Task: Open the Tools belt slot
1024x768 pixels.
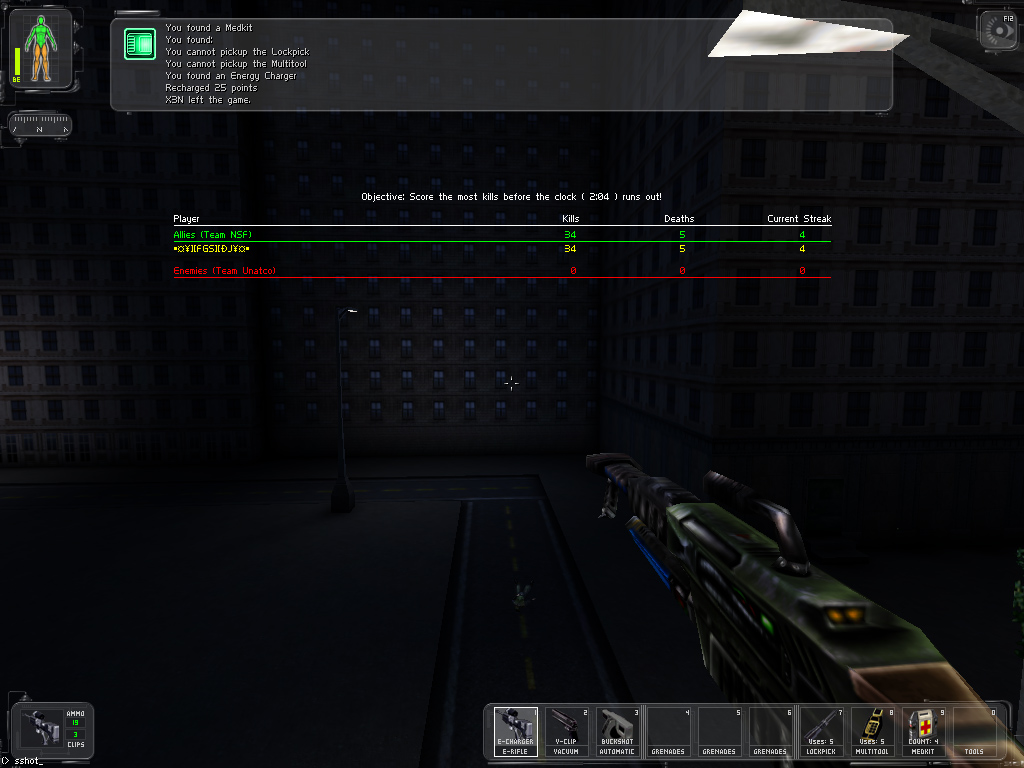Action: (x=974, y=731)
